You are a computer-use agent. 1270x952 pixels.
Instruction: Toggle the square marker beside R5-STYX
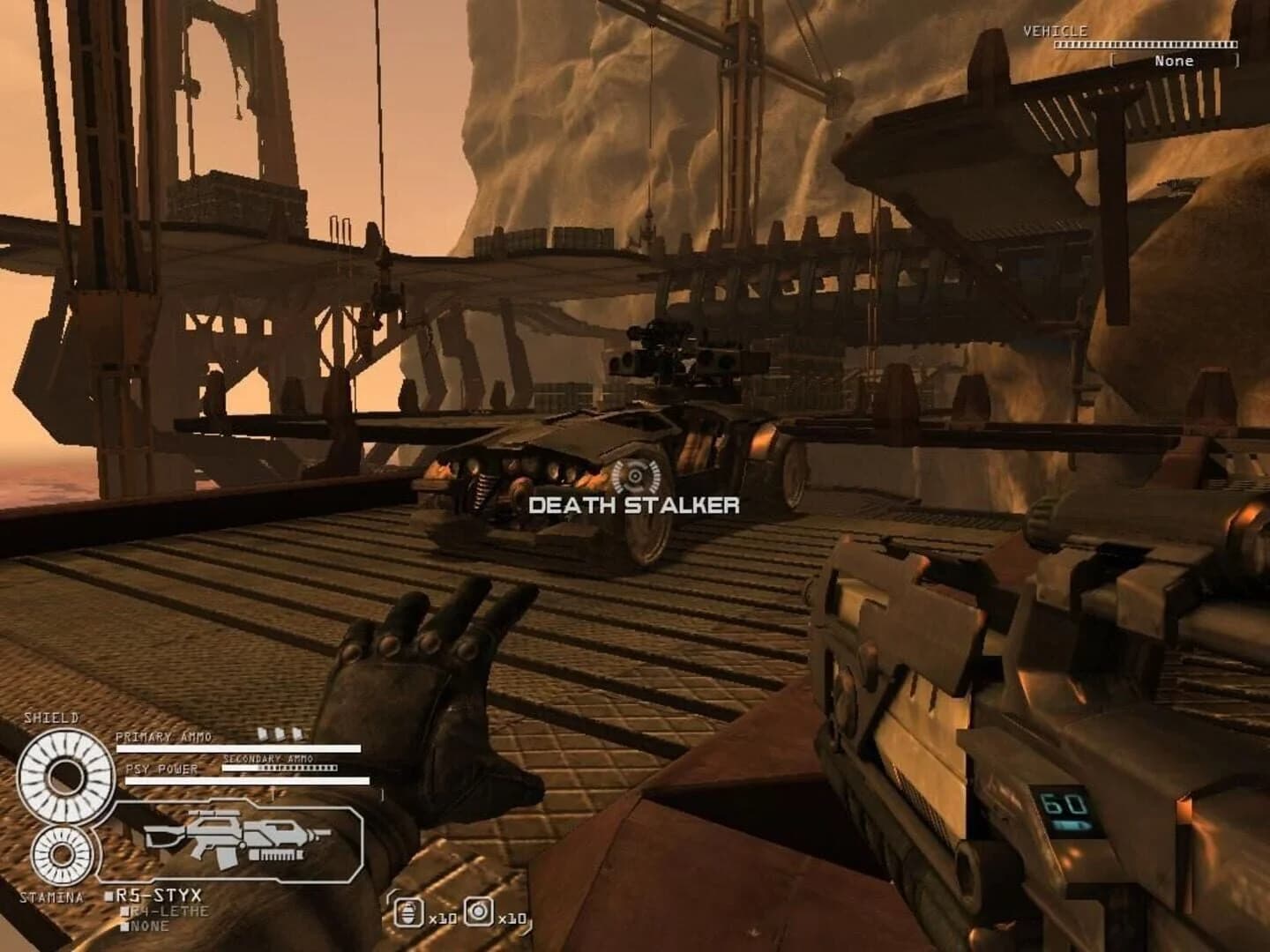(x=108, y=896)
